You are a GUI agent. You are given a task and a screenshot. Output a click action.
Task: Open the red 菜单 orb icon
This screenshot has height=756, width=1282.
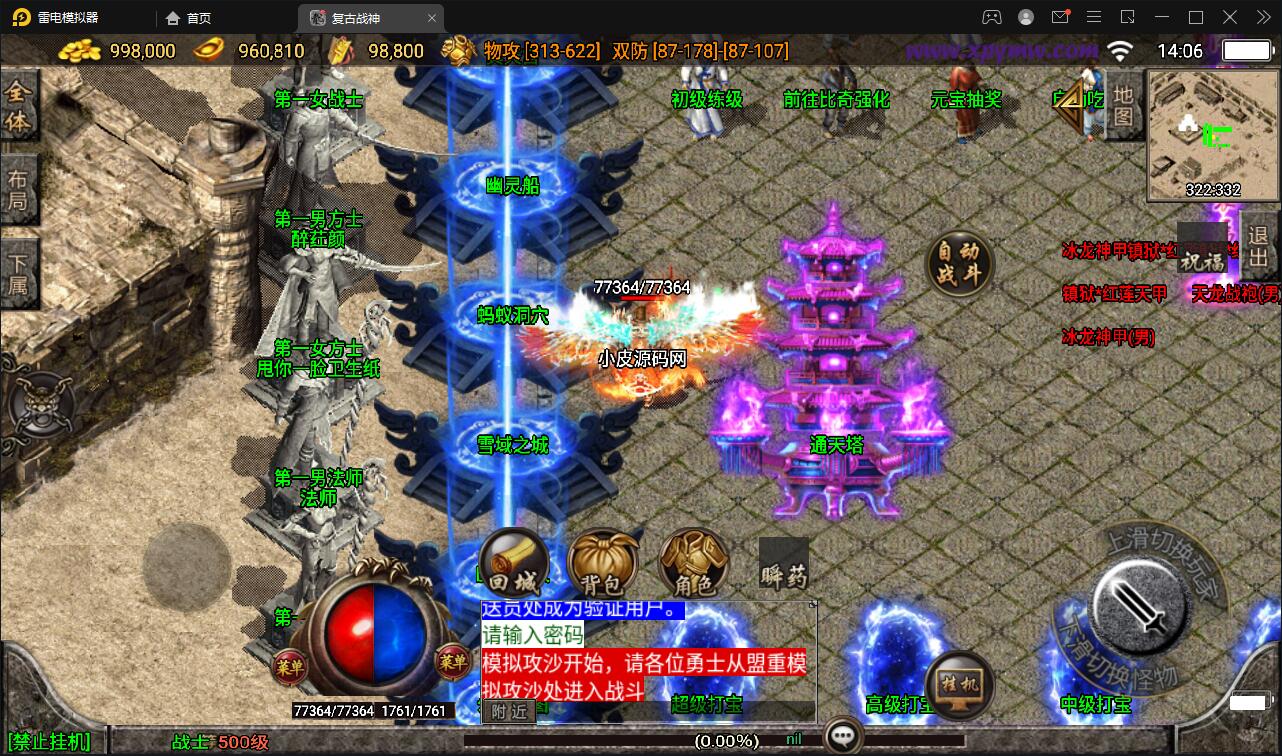pos(292,665)
